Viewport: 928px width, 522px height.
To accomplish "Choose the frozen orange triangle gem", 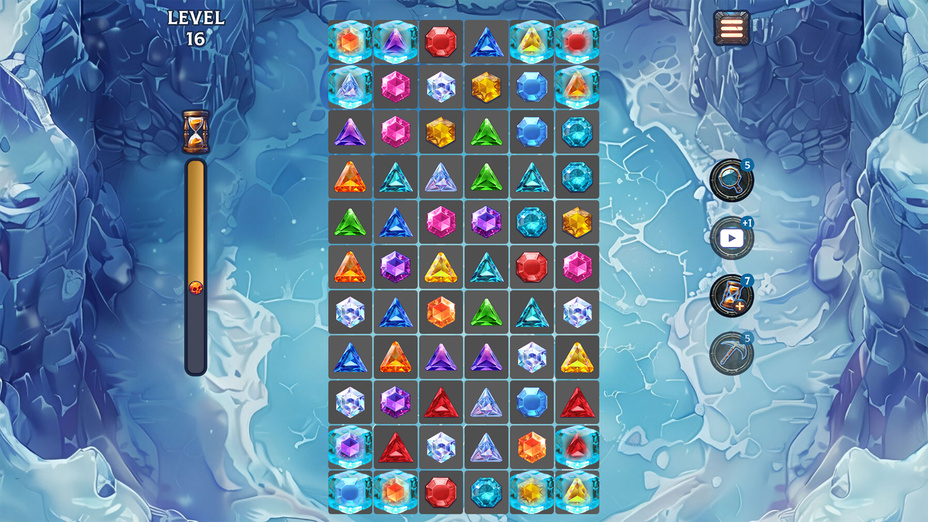I will click(577, 87).
